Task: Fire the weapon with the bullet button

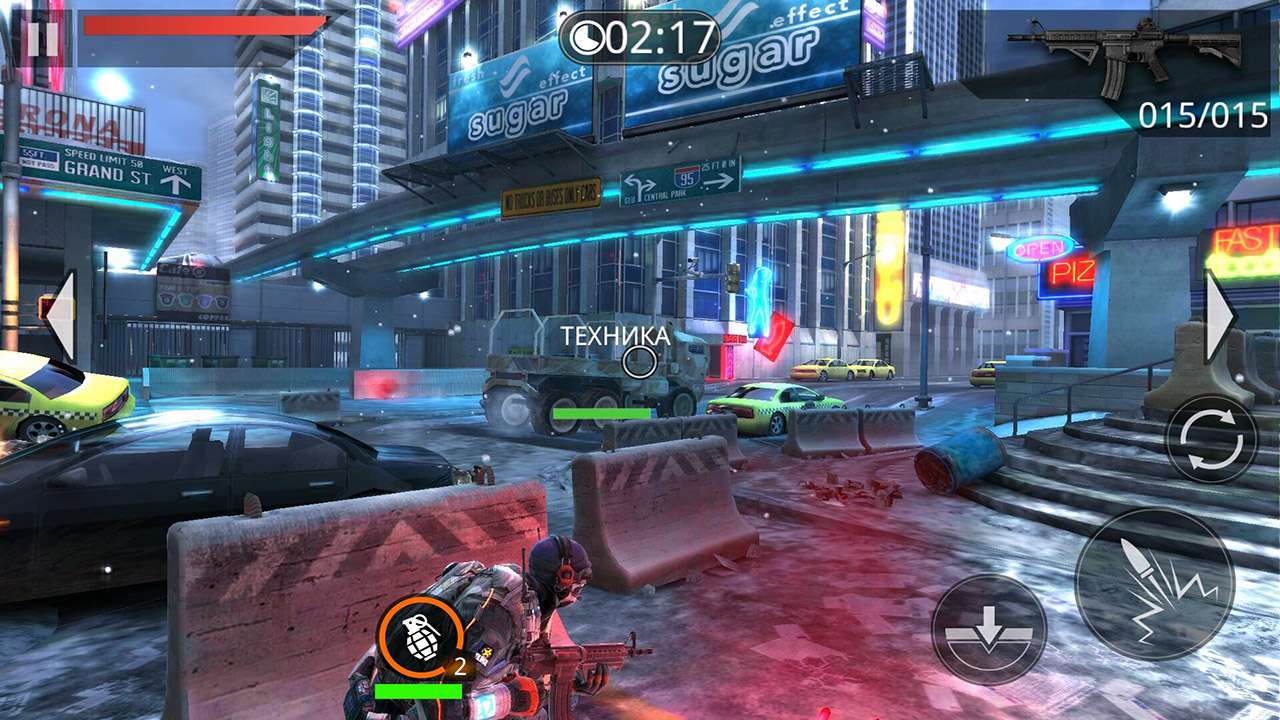Action: (1154, 583)
